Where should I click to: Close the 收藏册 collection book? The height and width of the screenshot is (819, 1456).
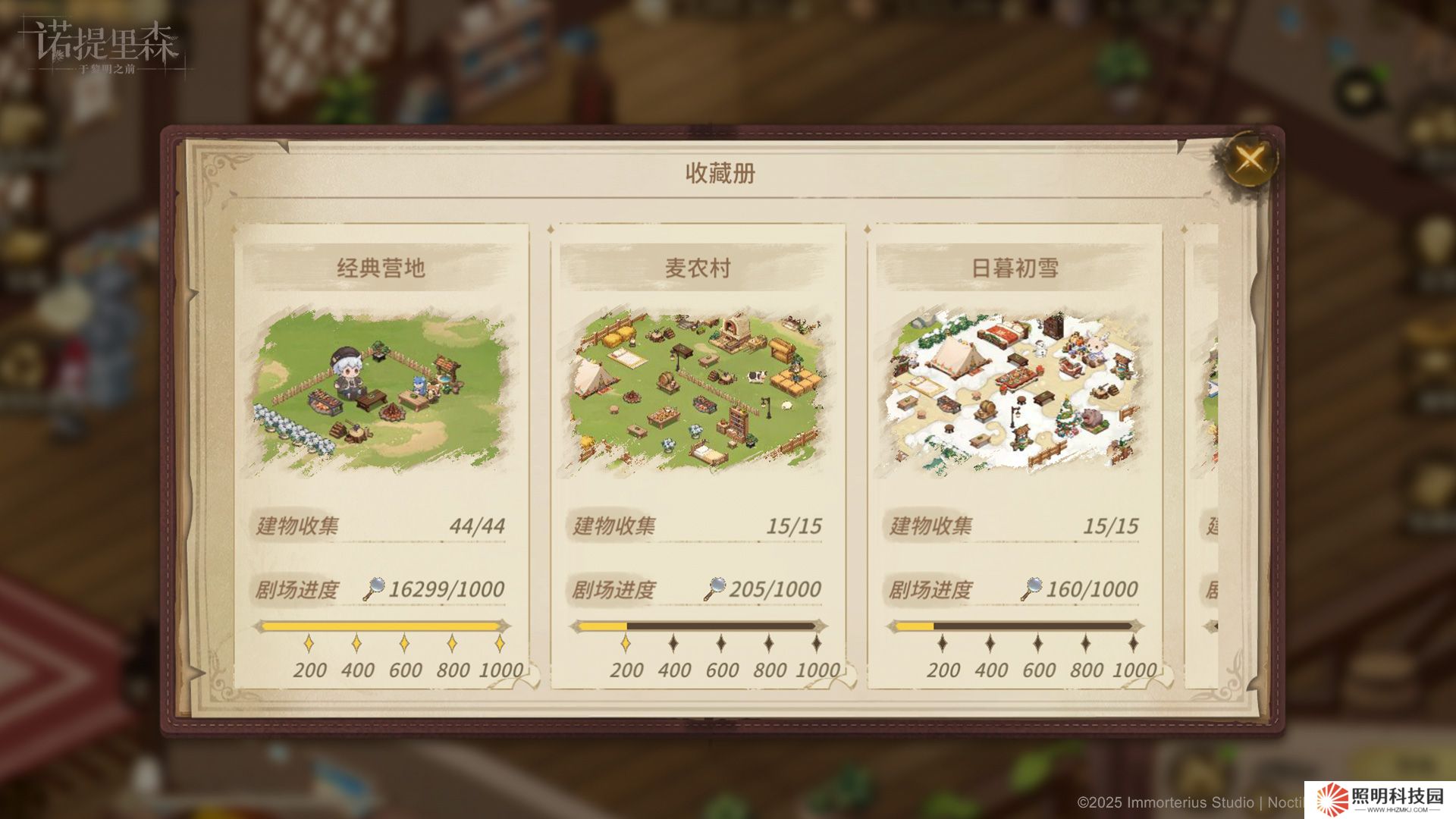tap(1250, 159)
